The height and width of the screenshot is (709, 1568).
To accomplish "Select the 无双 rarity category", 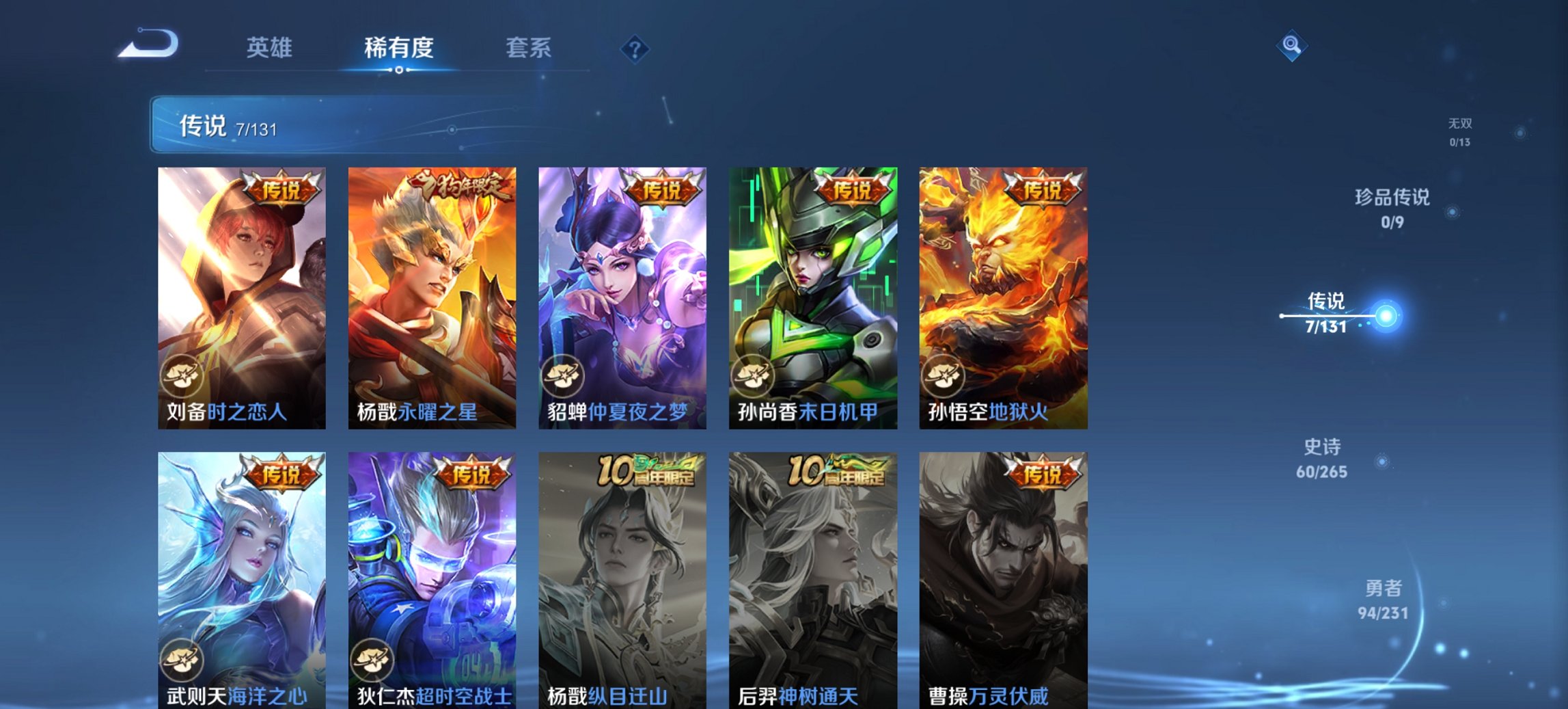I will coord(1461,131).
